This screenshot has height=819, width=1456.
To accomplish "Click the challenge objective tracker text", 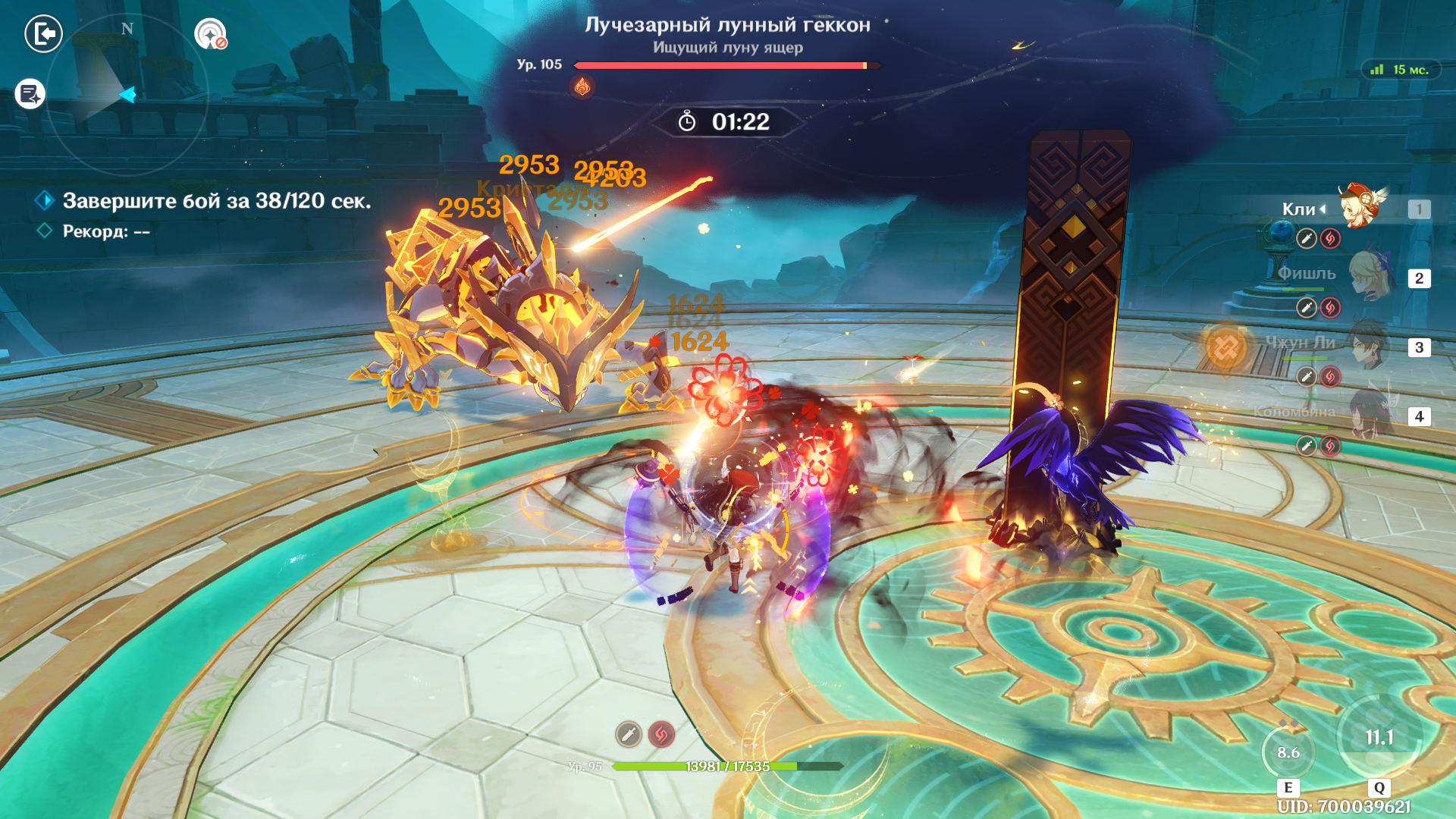I will 216,201.
